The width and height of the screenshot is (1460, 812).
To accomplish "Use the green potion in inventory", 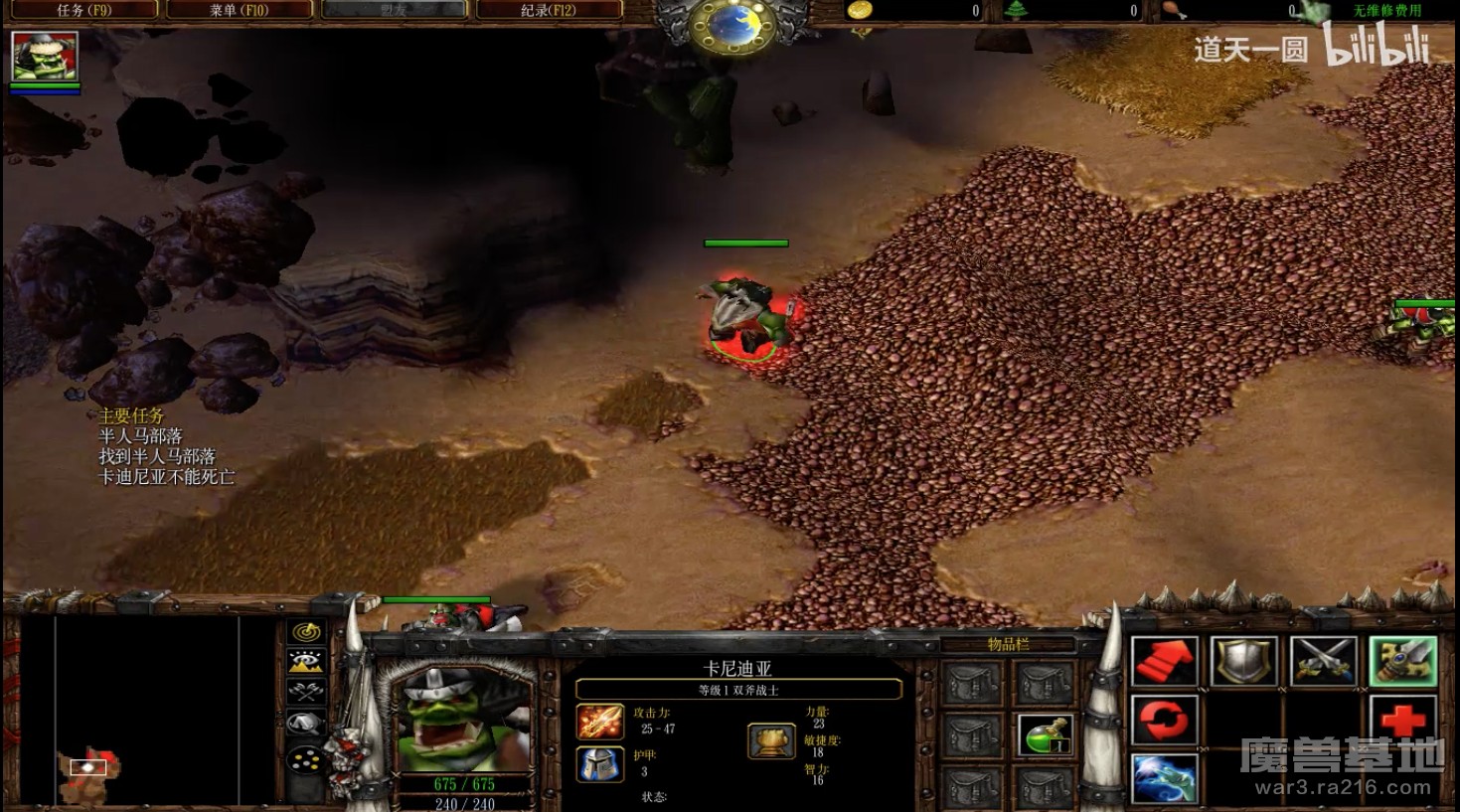I will [1045, 735].
